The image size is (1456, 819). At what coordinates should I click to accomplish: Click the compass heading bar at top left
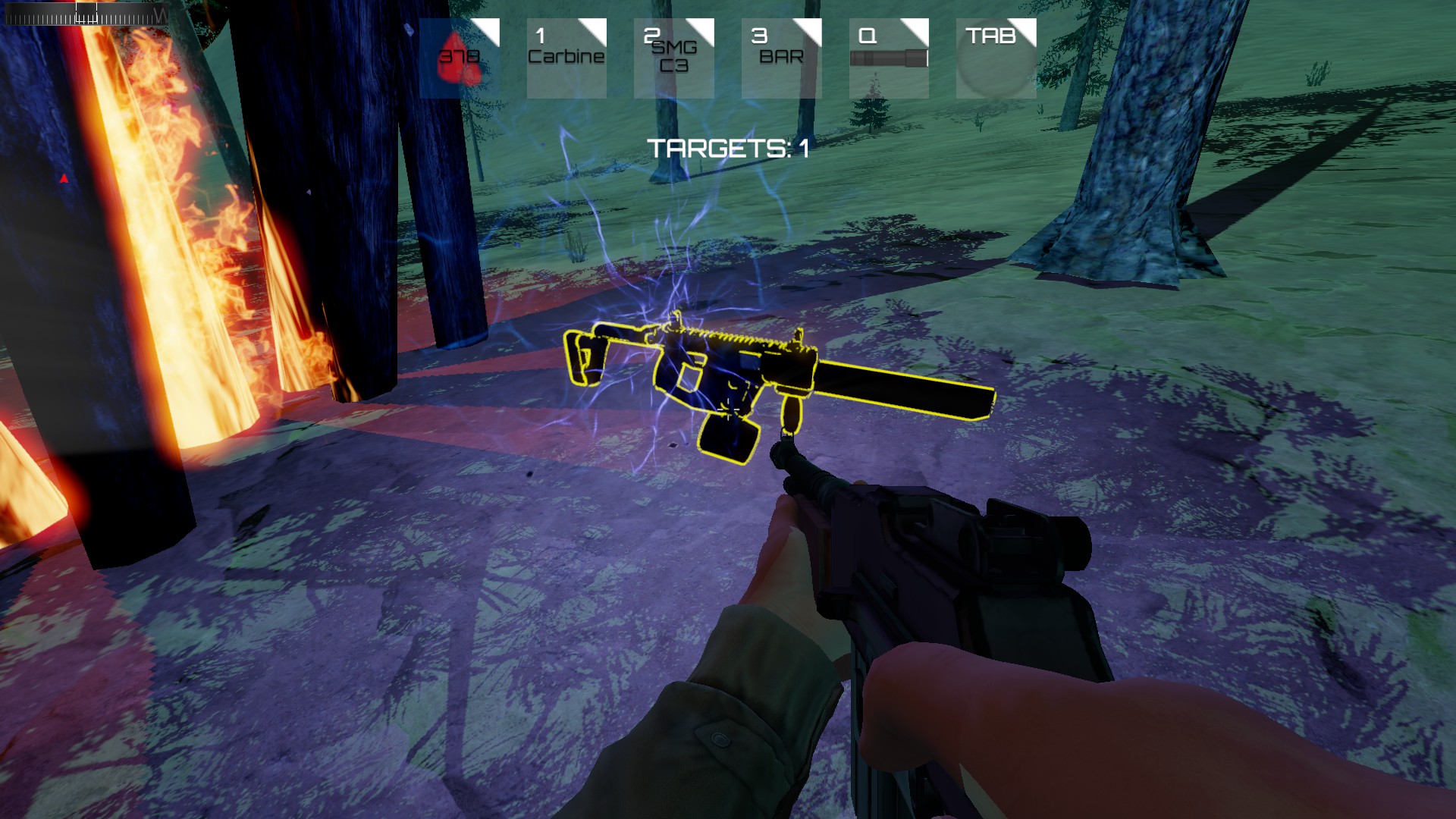pyautogui.click(x=87, y=14)
